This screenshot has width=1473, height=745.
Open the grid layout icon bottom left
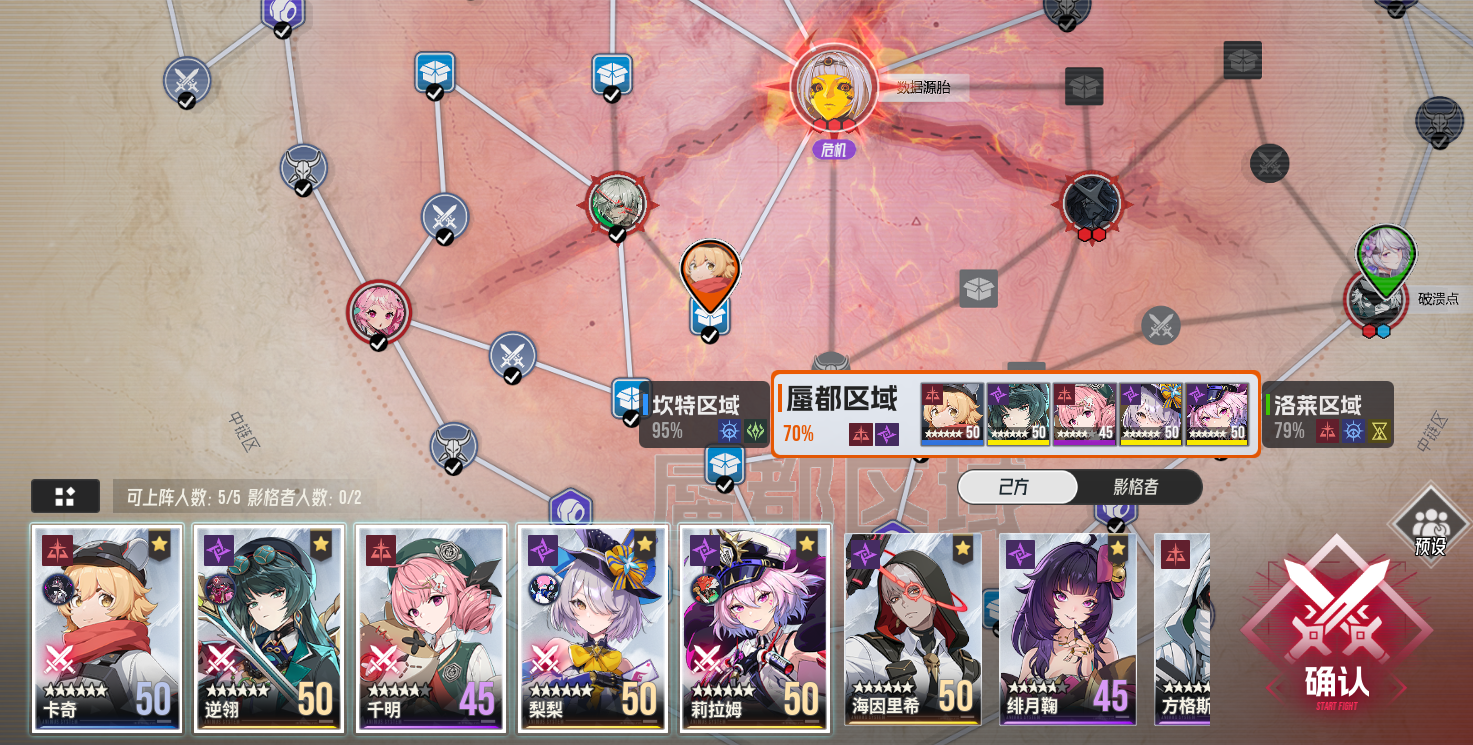[x=65, y=496]
